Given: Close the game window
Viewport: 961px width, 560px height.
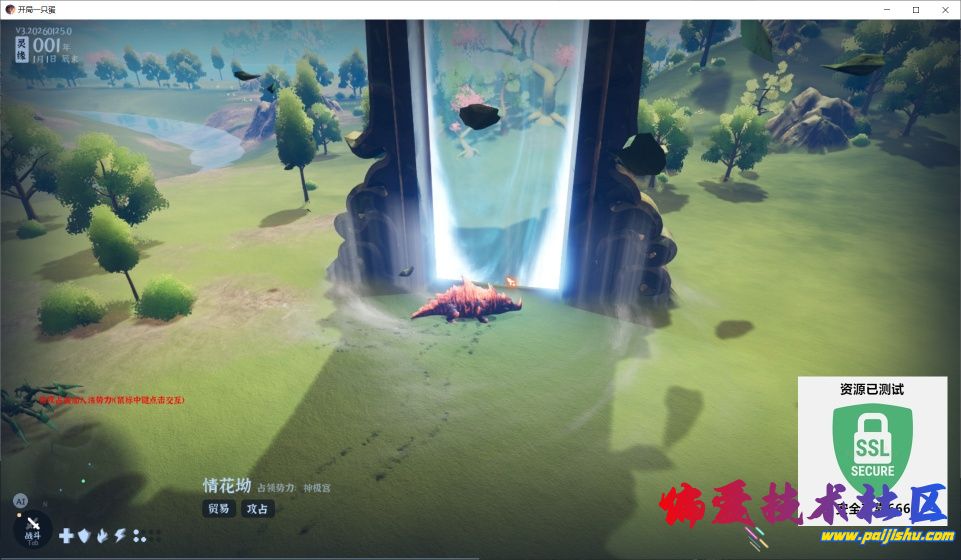Looking at the screenshot, I should tap(943, 9).
